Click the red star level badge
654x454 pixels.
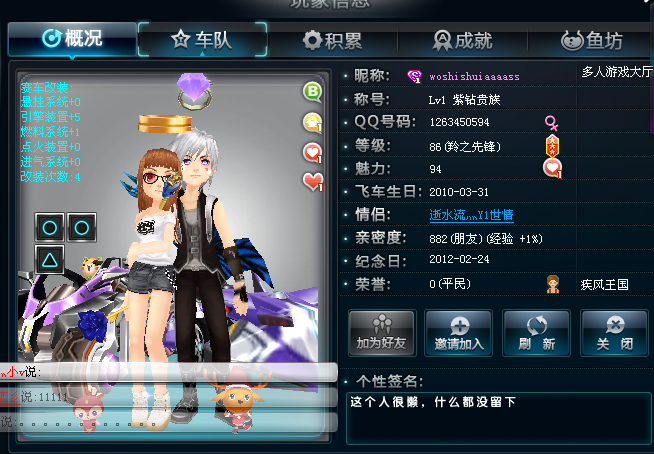pyautogui.click(x=552, y=146)
